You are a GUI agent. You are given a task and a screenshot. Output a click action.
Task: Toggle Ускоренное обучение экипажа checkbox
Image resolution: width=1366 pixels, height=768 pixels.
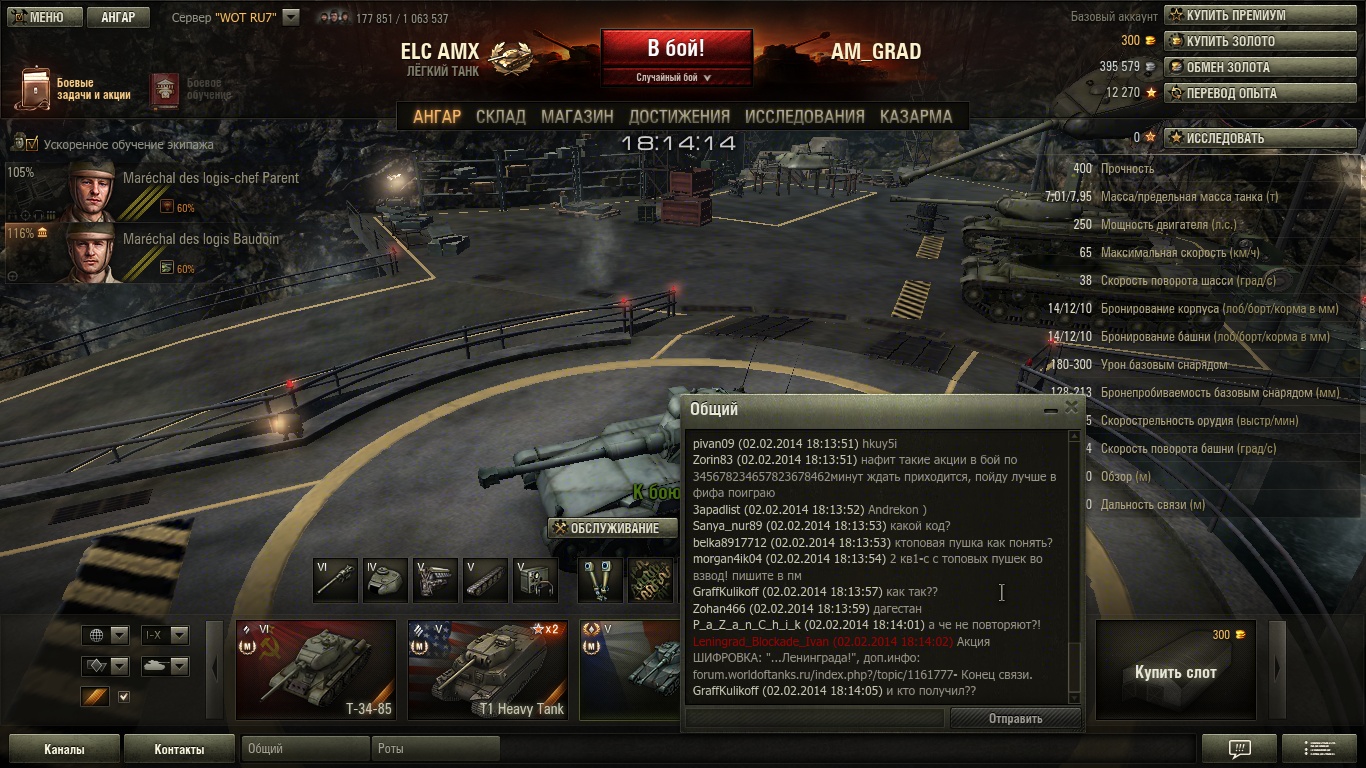click(31, 144)
